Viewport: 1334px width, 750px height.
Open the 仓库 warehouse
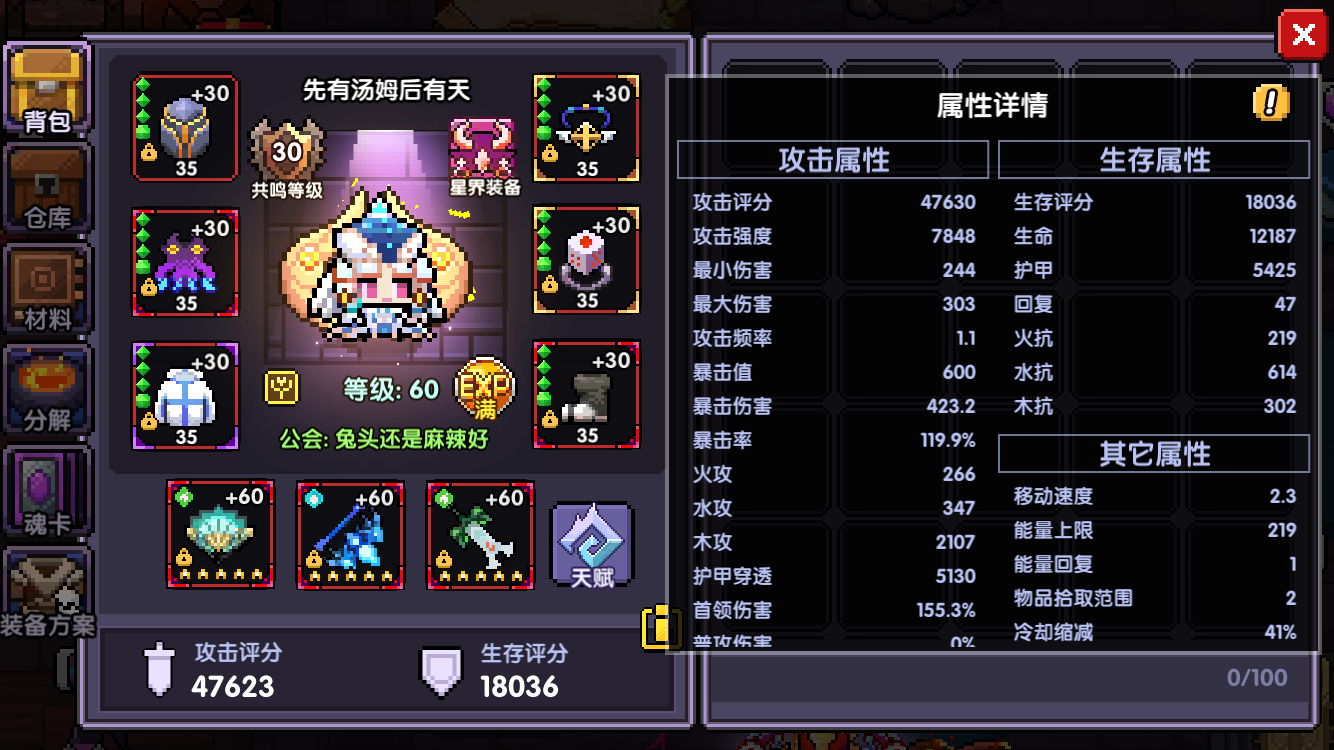point(45,185)
